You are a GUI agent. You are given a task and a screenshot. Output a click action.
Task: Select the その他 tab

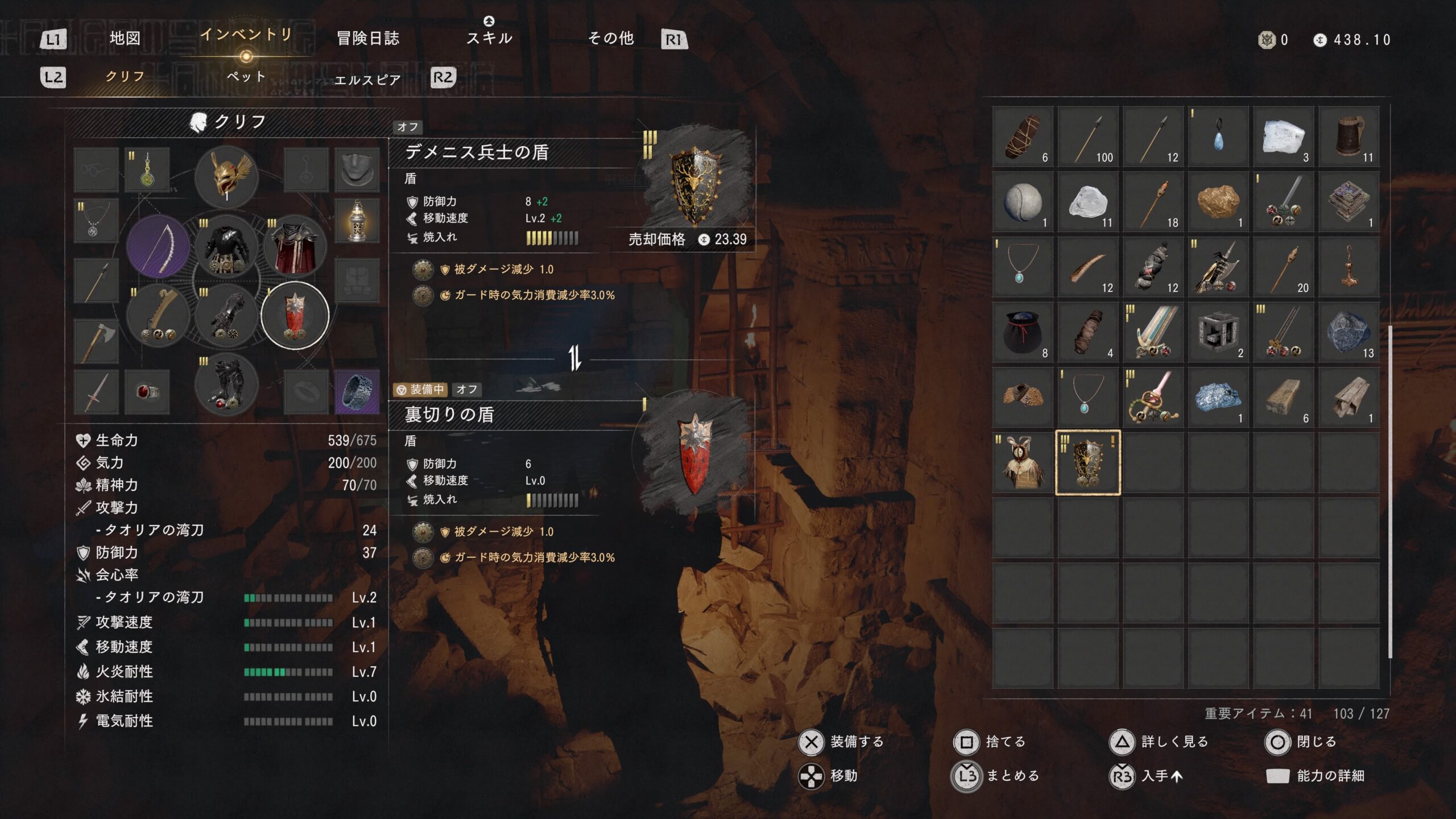611,39
